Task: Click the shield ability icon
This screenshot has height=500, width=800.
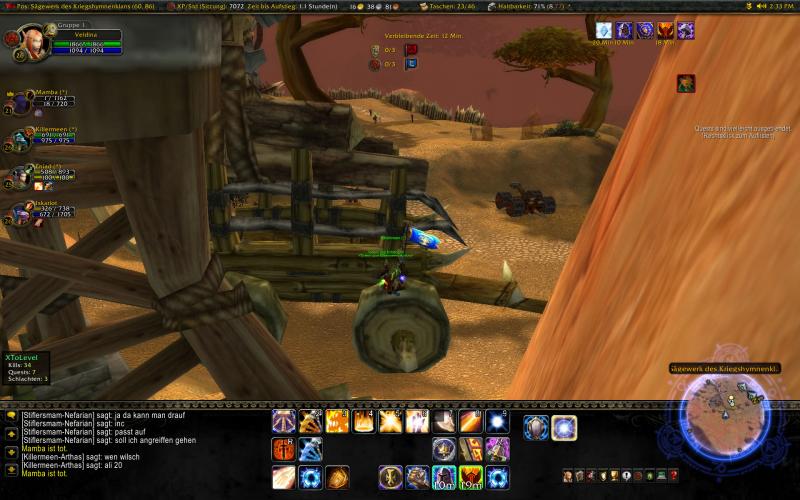Action: 536,428
